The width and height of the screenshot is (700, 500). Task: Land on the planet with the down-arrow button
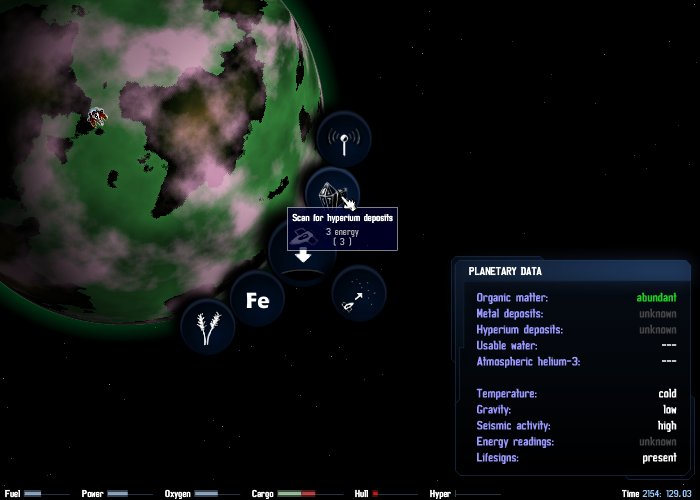click(x=302, y=260)
